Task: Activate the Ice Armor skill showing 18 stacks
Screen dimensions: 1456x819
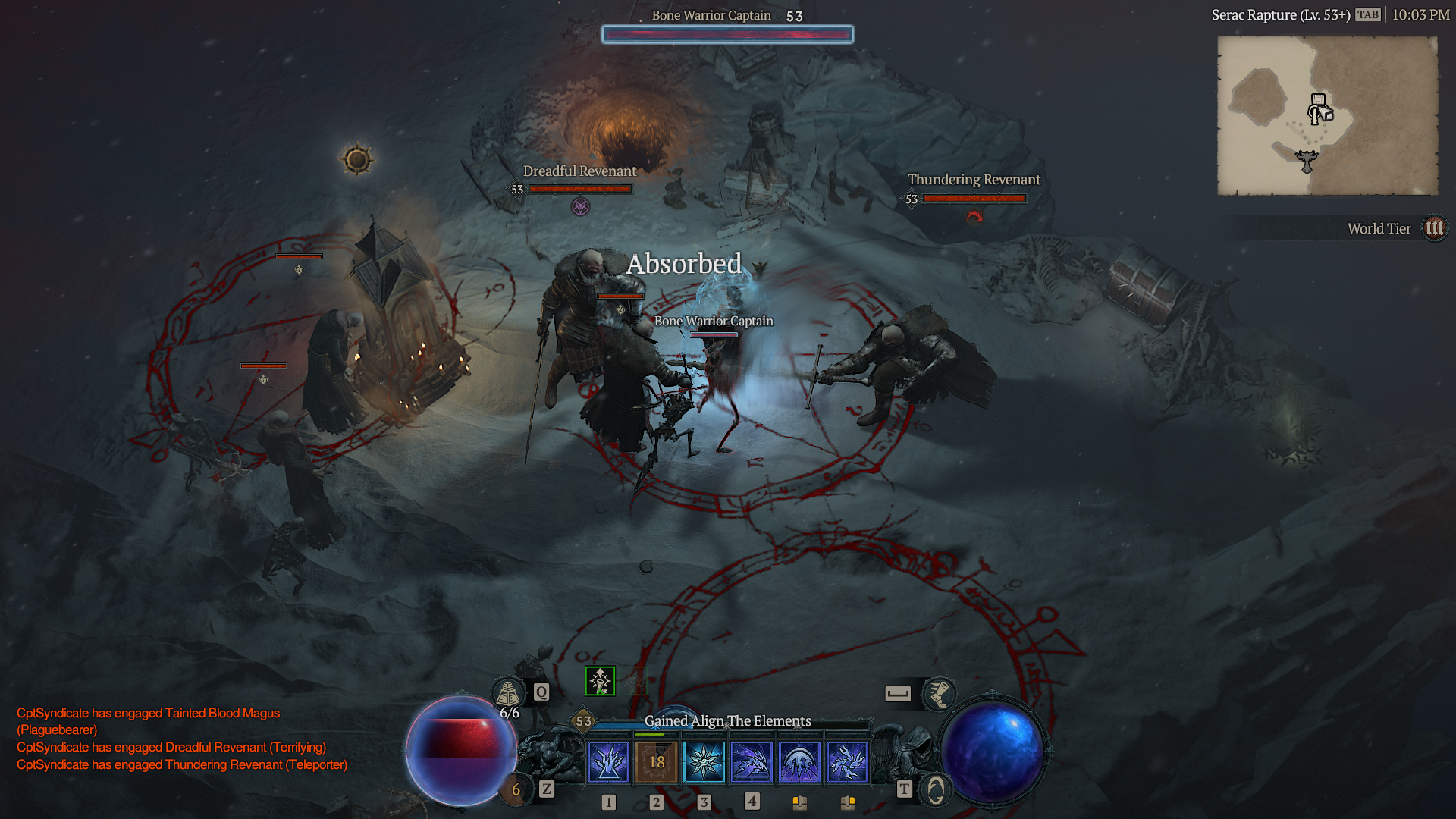Action: 657,762
